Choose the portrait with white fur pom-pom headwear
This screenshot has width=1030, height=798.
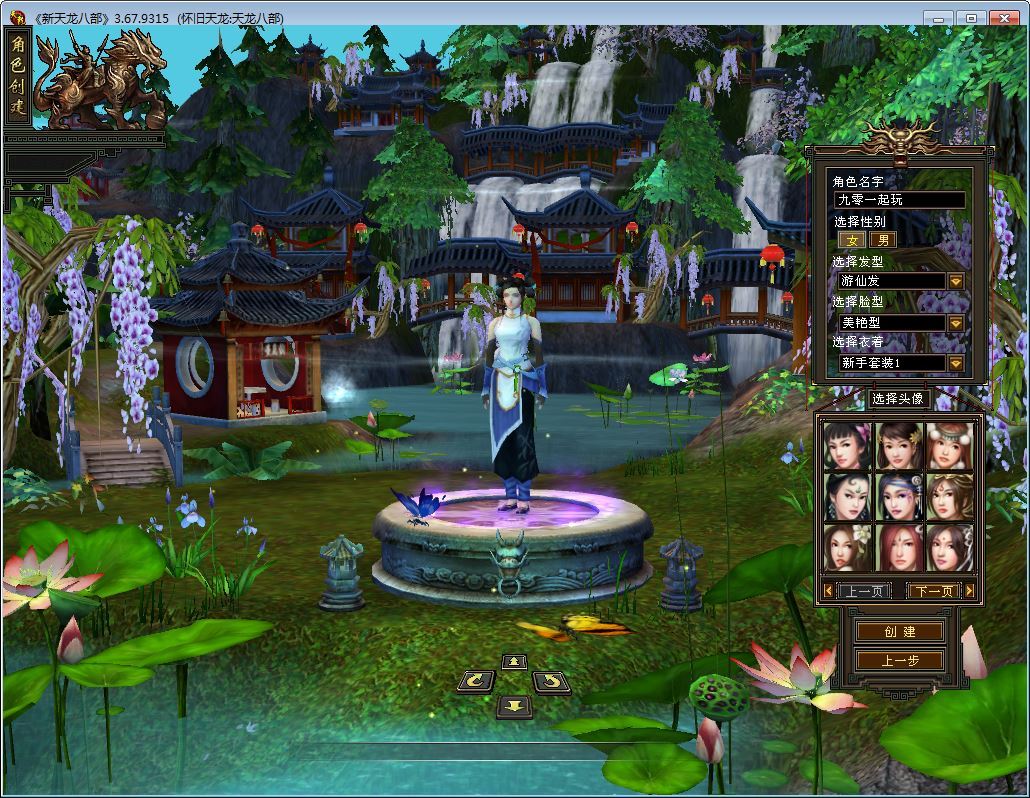tap(949, 446)
